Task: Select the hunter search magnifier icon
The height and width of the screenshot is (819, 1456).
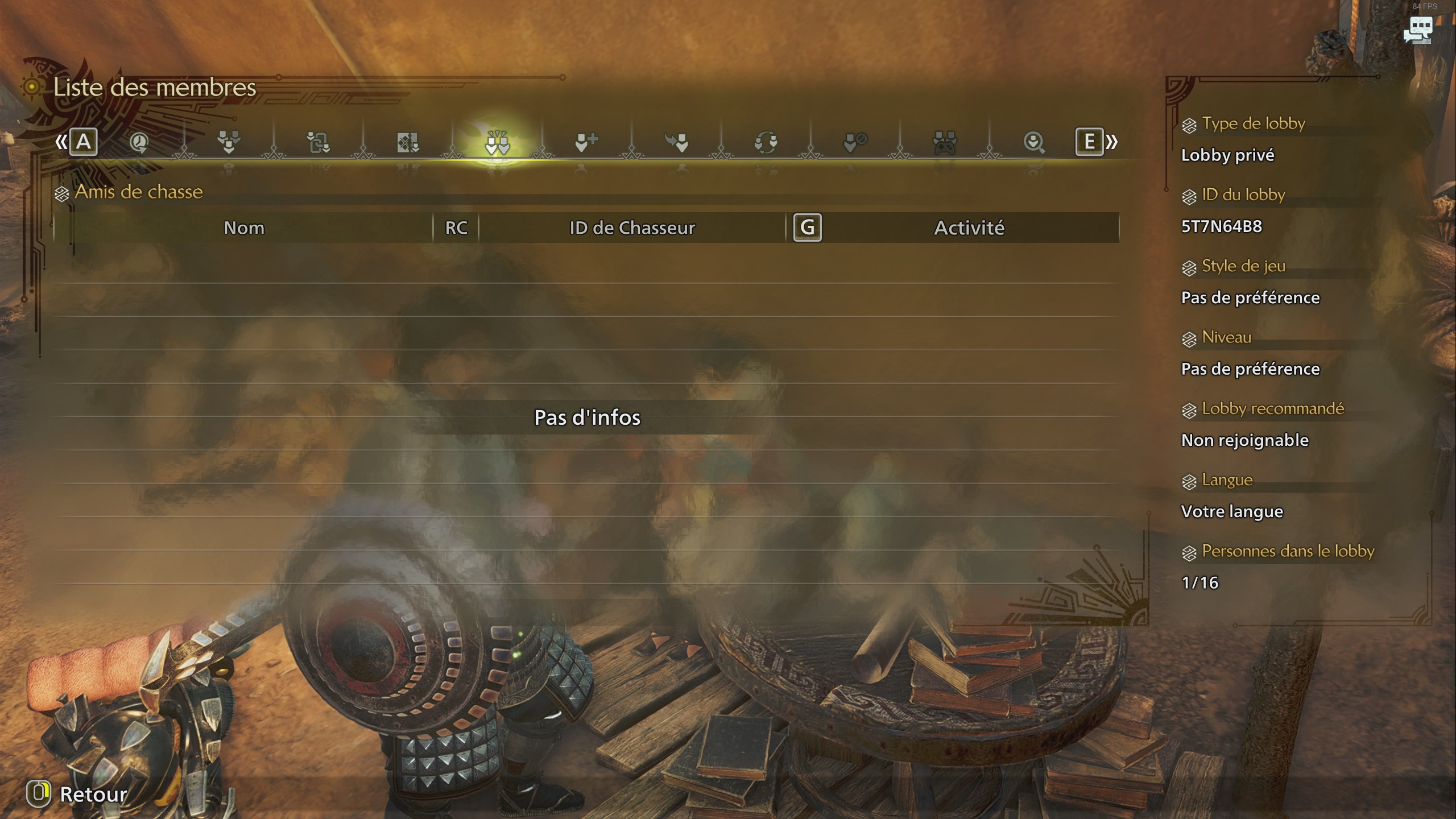Action: click(x=1035, y=142)
